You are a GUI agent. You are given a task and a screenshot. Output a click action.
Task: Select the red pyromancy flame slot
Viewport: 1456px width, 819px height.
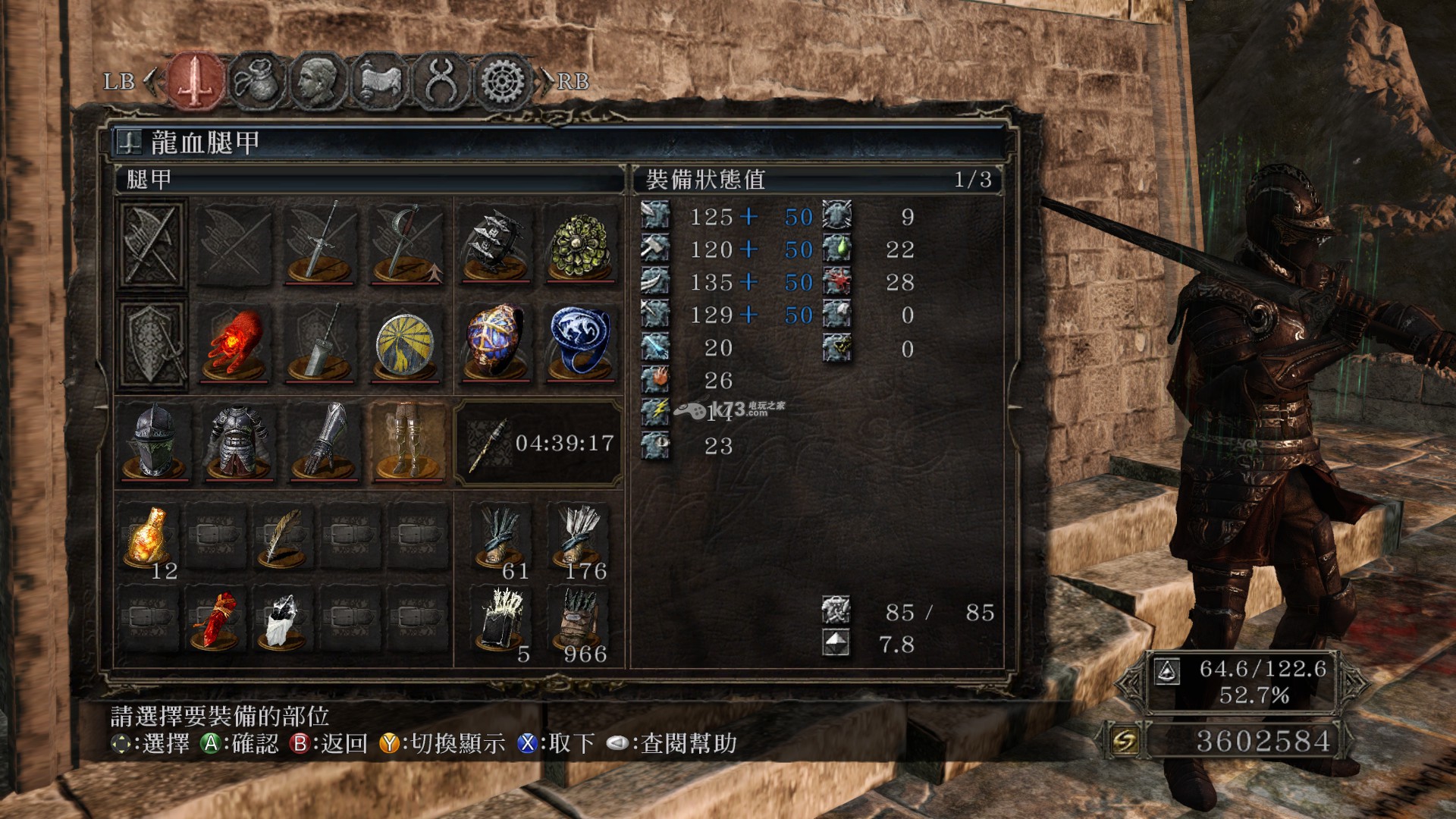[234, 344]
